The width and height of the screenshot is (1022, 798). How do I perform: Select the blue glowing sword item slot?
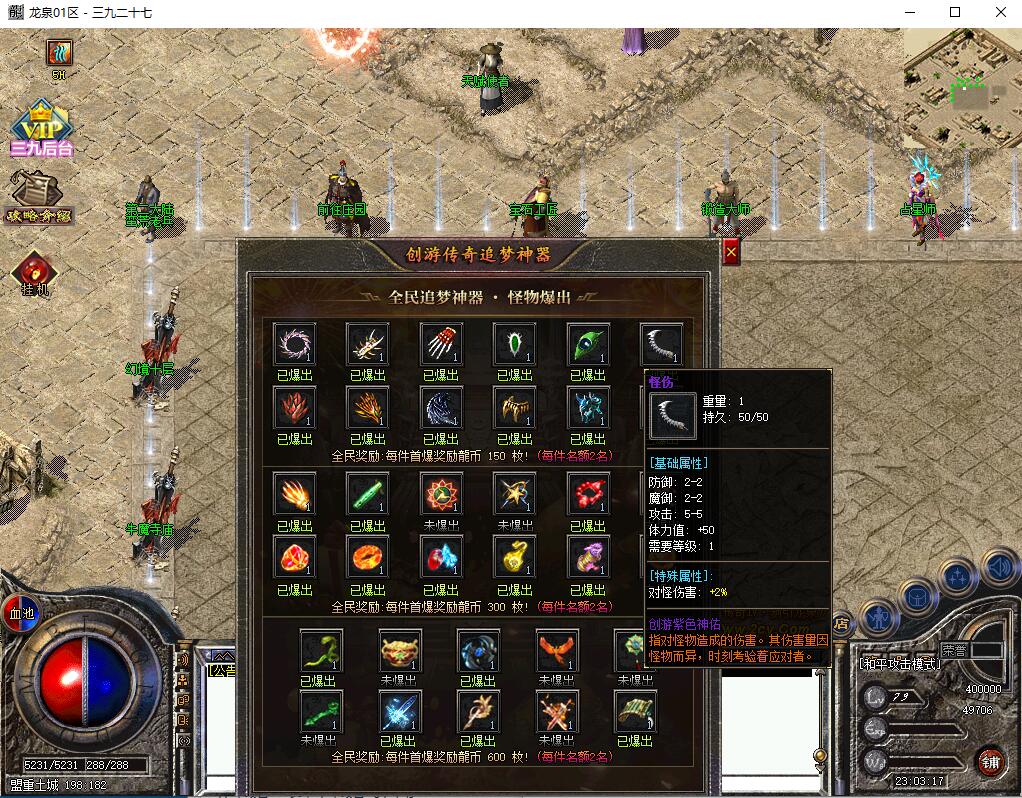400,712
